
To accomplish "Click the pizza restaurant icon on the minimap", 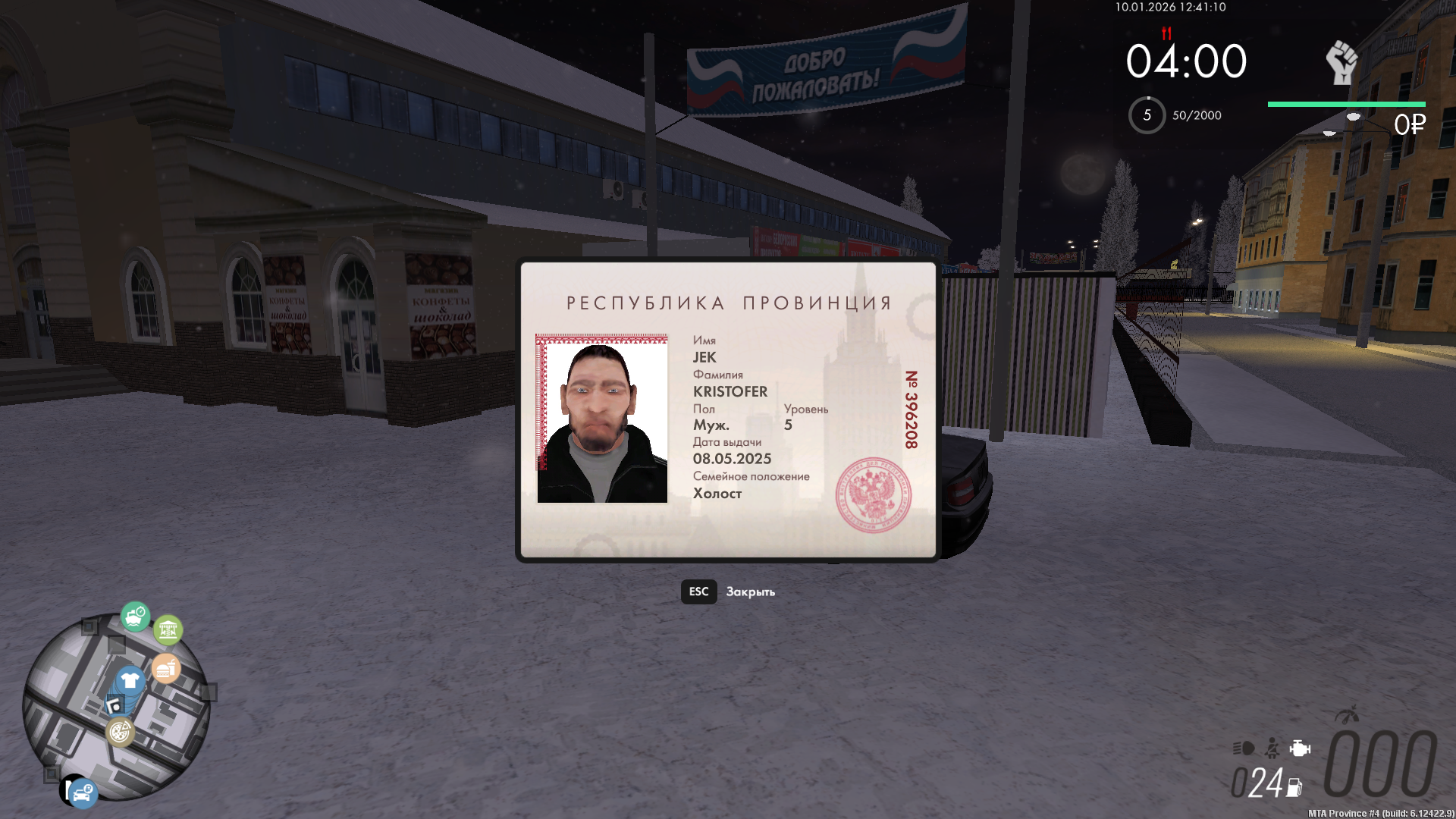I will (x=120, y=733).
